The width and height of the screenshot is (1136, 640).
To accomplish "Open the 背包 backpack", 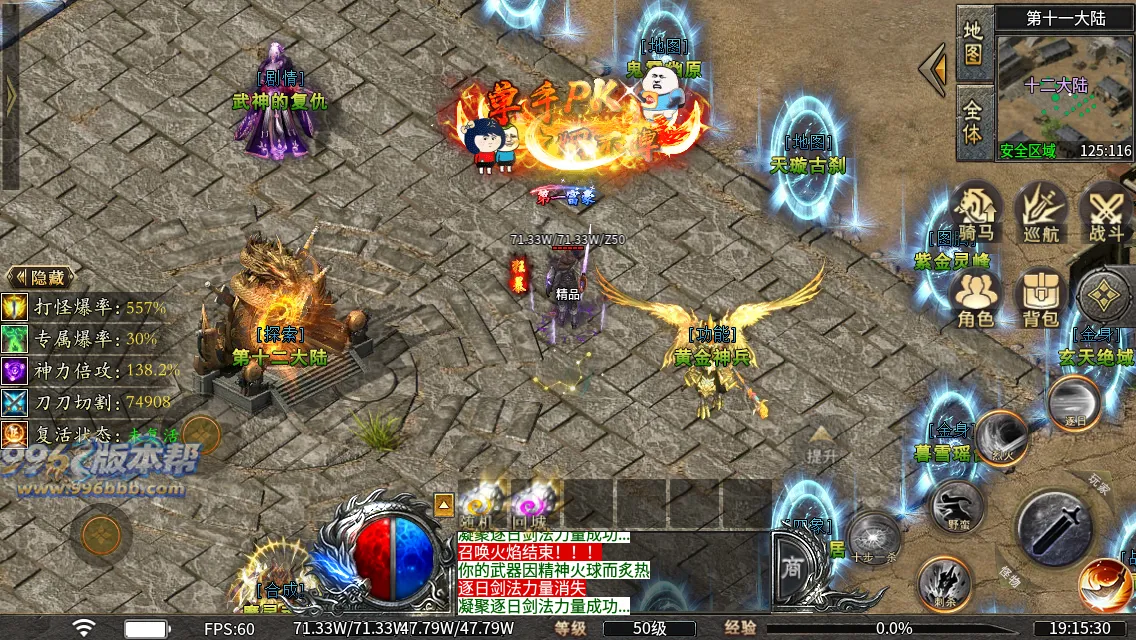I will pyautogui.click(x=1041, y=298).
